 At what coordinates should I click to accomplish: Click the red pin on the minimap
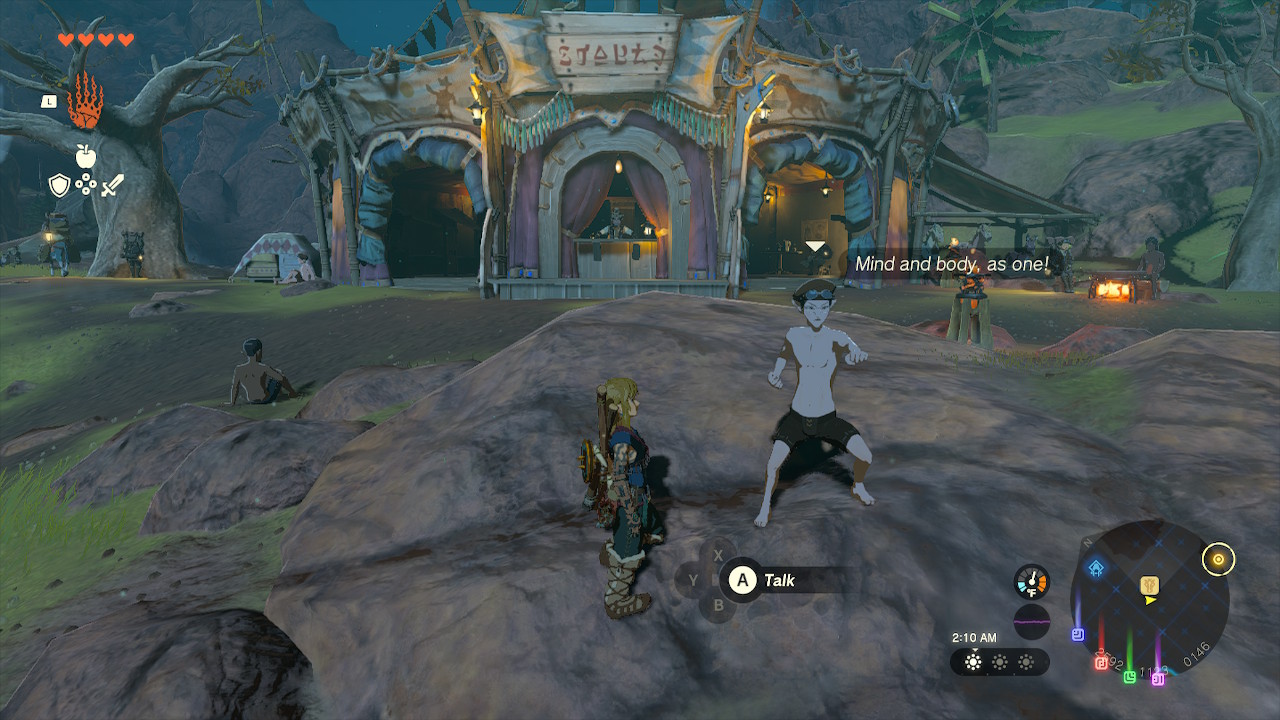(x=1101, y=662)
